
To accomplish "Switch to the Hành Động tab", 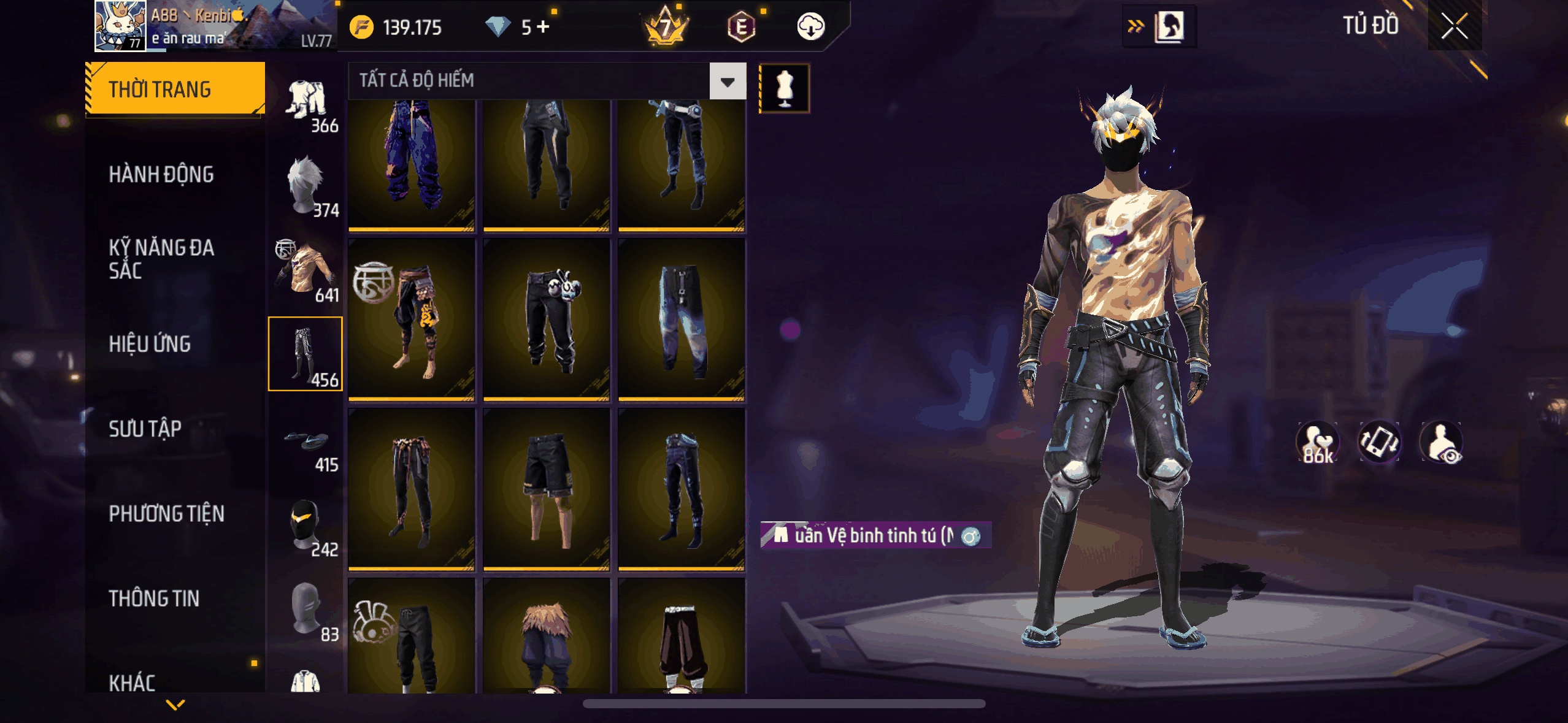I will coord(161,175).
